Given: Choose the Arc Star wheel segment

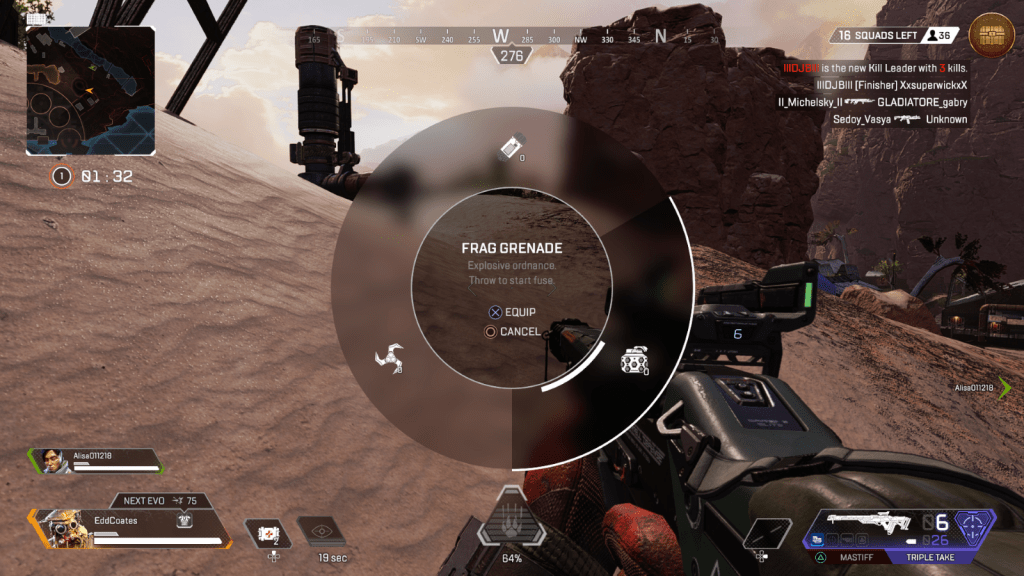Looking at the screenshot, I should tap(387, 357).
